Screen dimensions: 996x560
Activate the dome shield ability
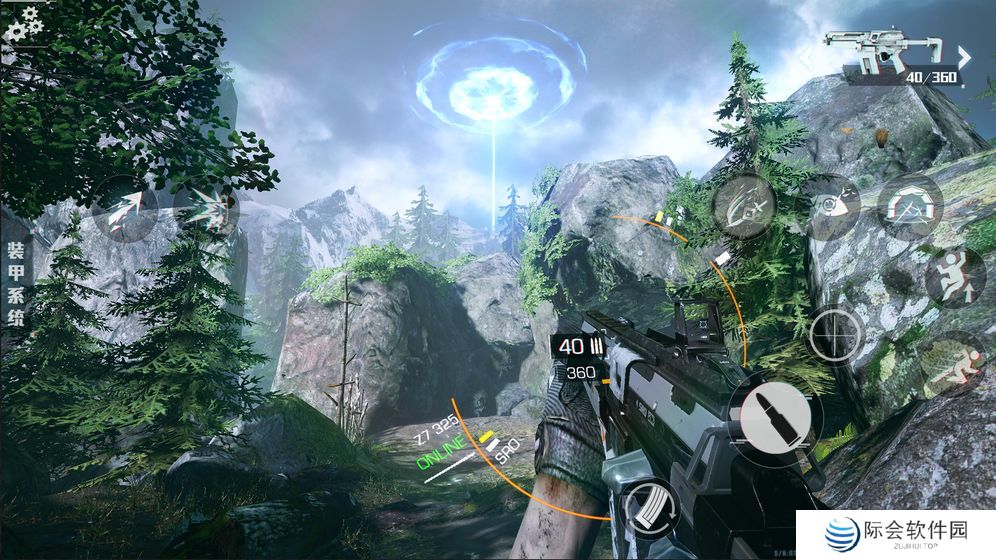coord(911,206)
